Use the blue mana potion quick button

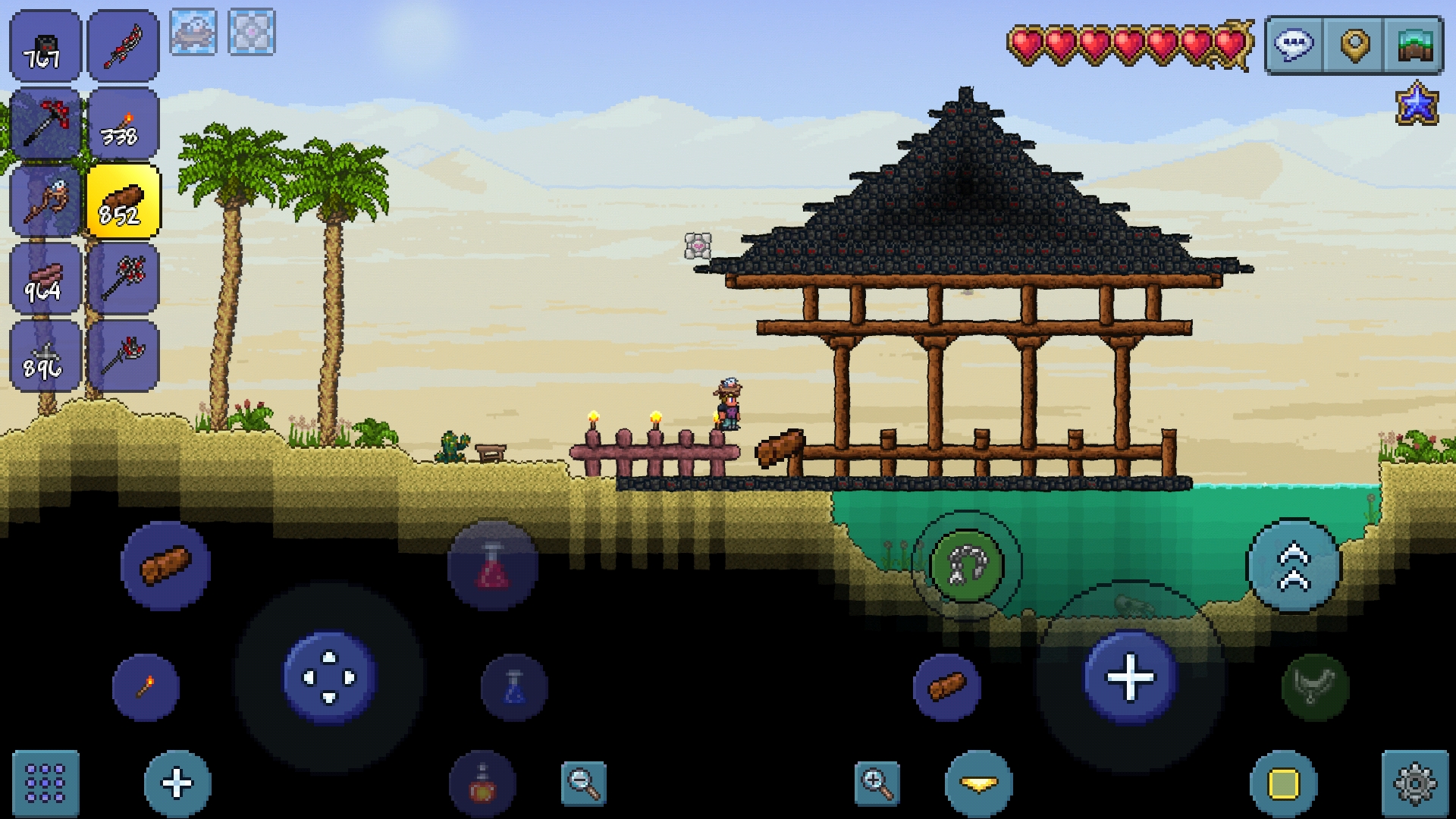[x=514, y=687]
